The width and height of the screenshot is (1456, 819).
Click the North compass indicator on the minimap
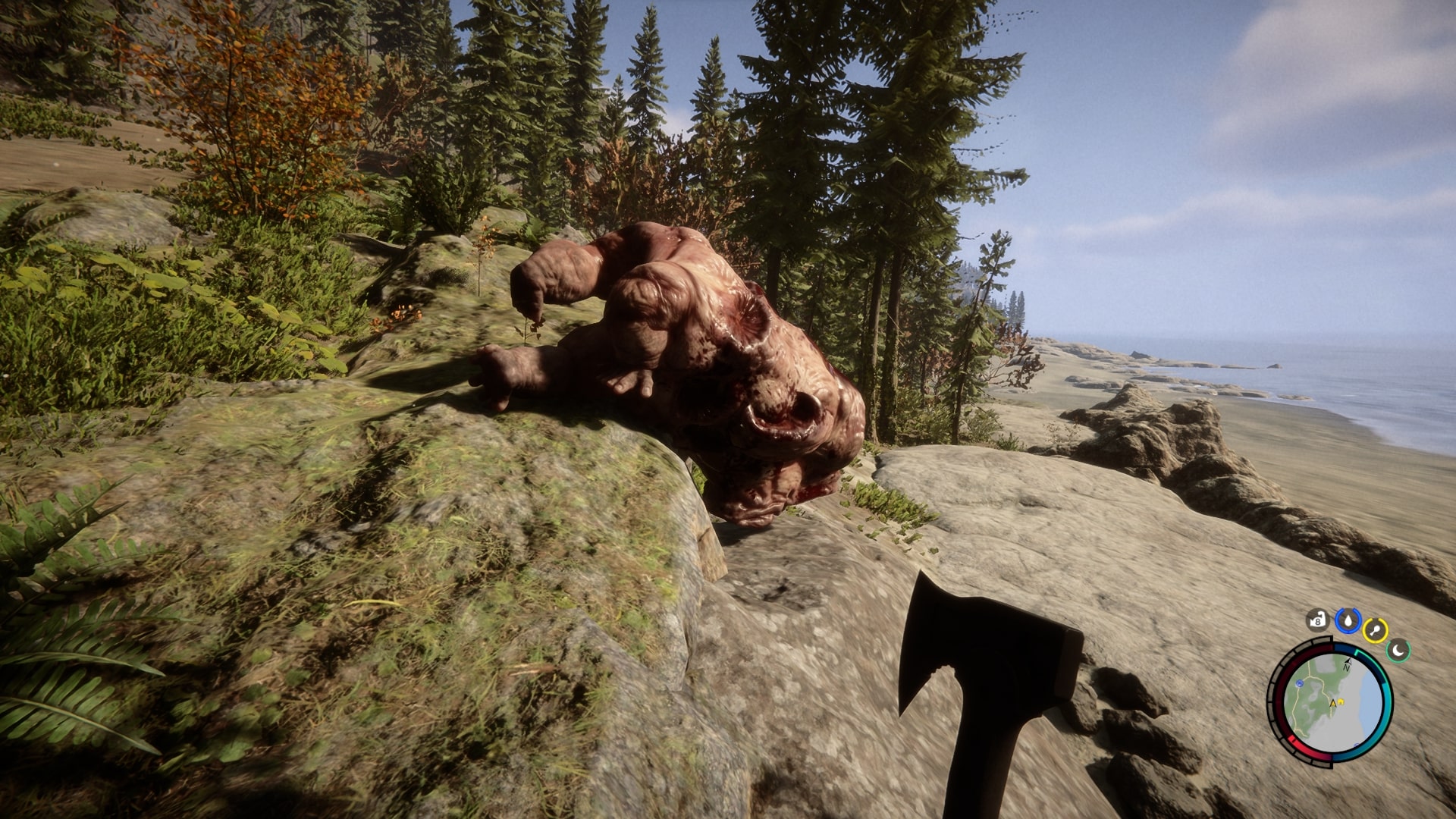[1348, 664]
